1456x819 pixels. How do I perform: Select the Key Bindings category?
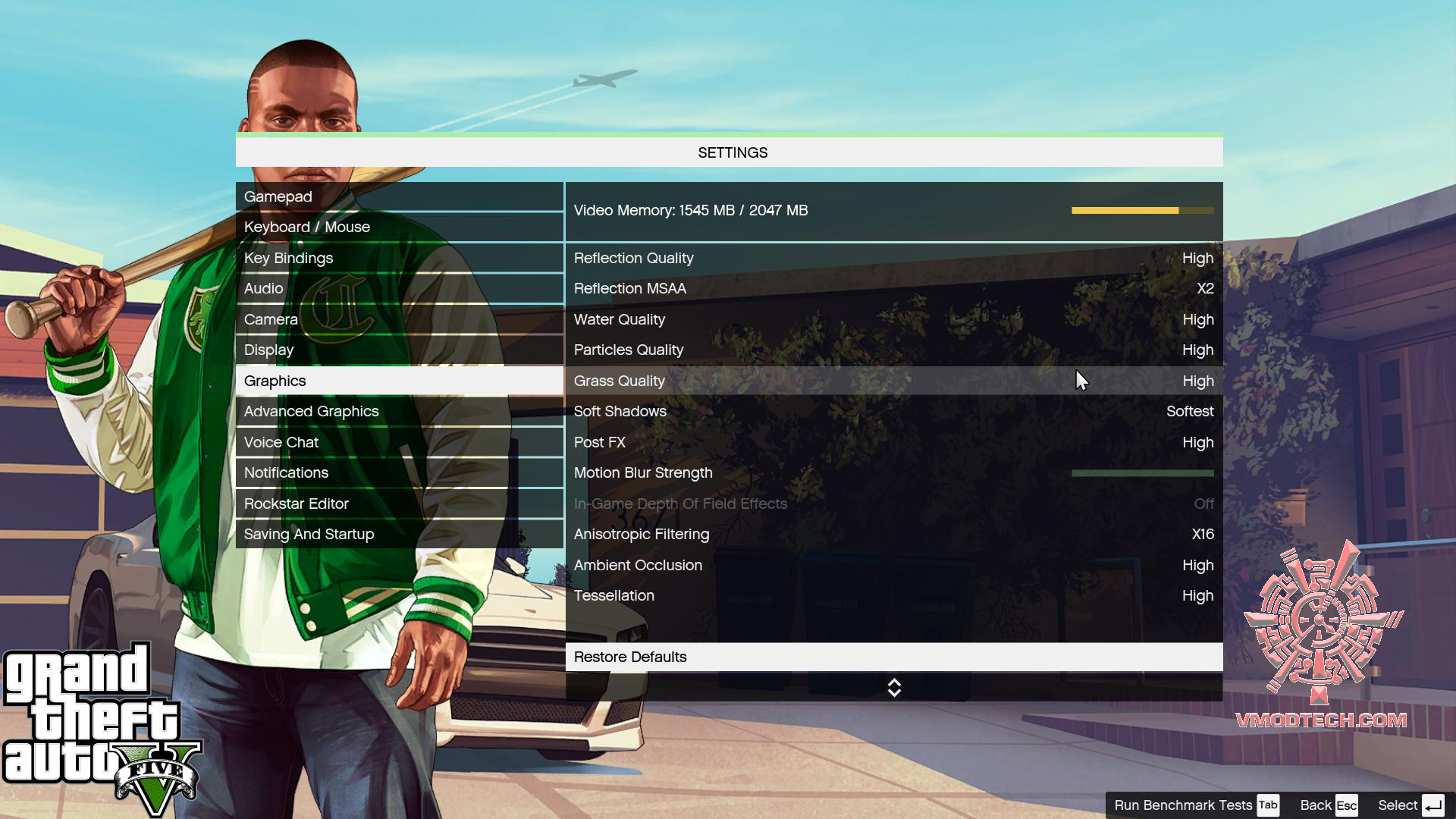[x=399, y=258]
